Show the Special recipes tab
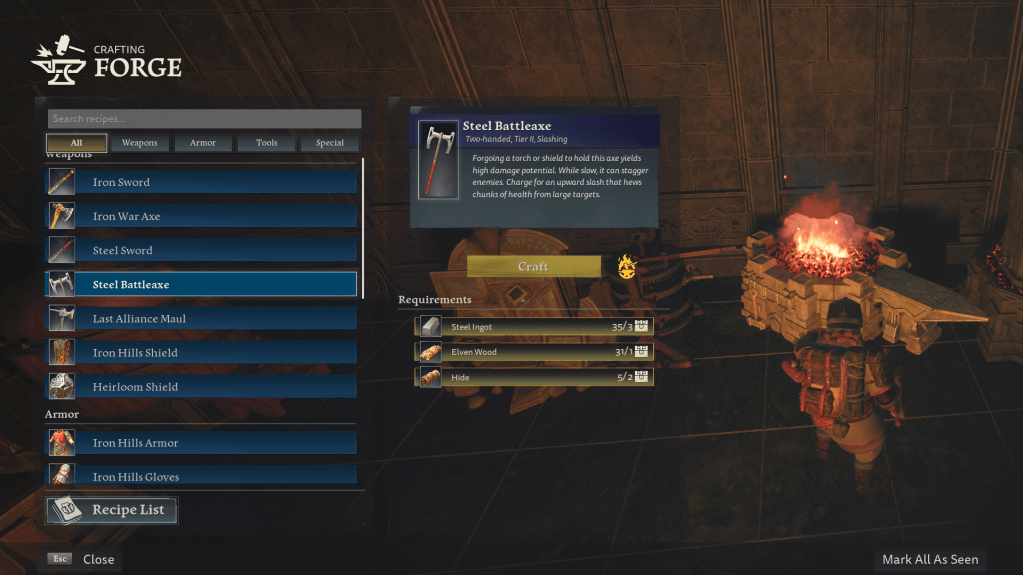This screenshot has height=575, width=1023. (x=330, y=143)
